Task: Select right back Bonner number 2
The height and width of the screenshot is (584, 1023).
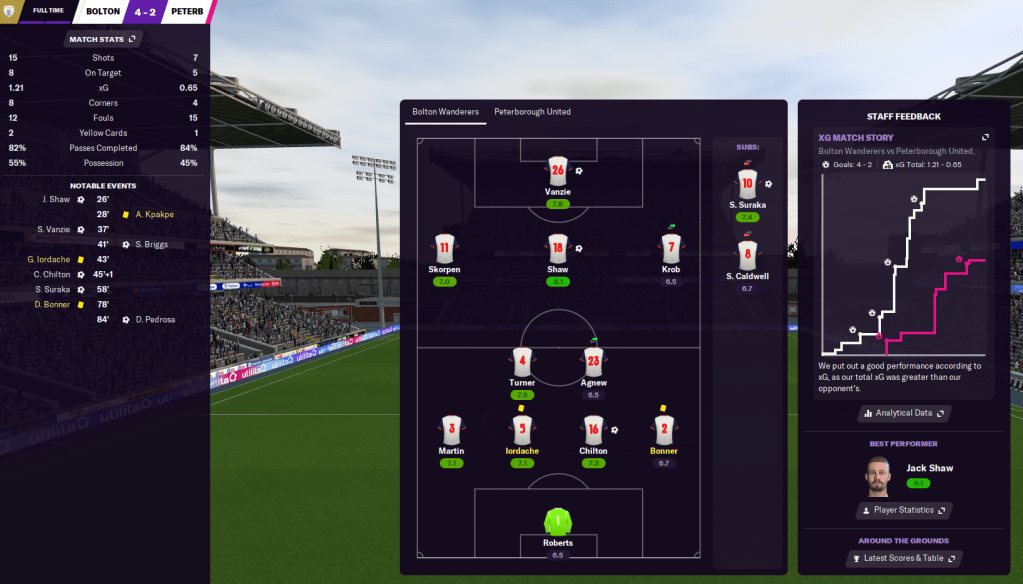Action: pos(663,430)
